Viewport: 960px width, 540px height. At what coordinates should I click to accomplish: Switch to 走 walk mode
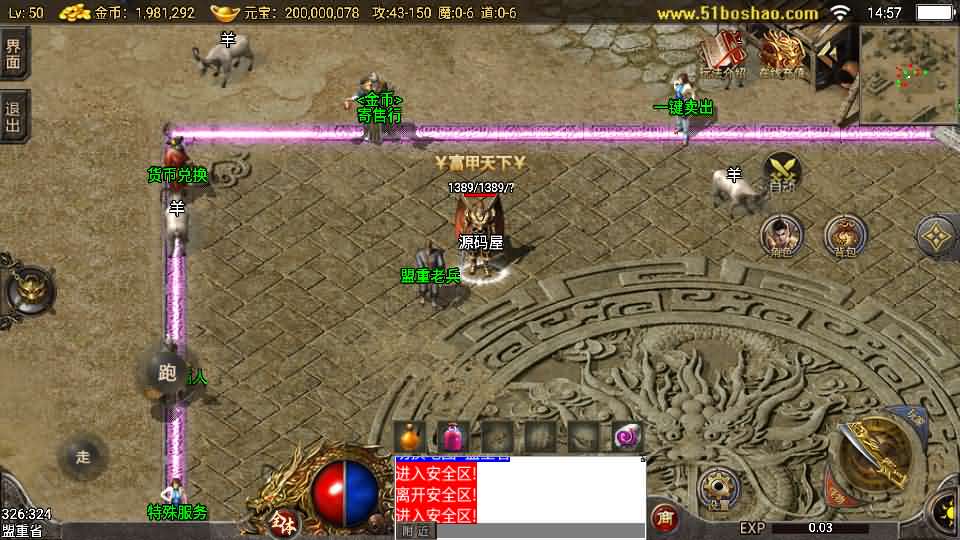pos(83,457)
